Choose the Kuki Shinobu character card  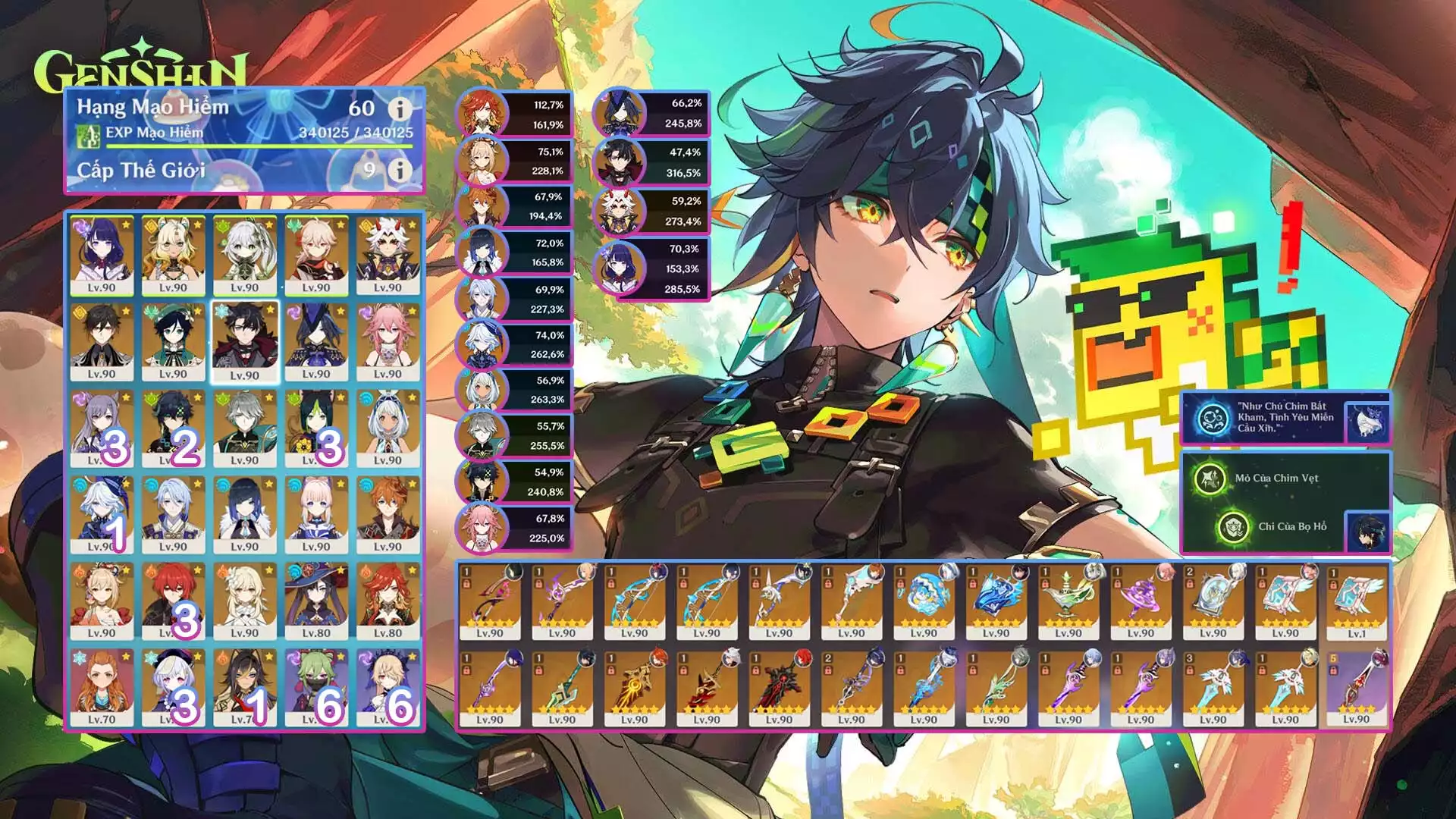pyautogui.click(x=315, y=687)
